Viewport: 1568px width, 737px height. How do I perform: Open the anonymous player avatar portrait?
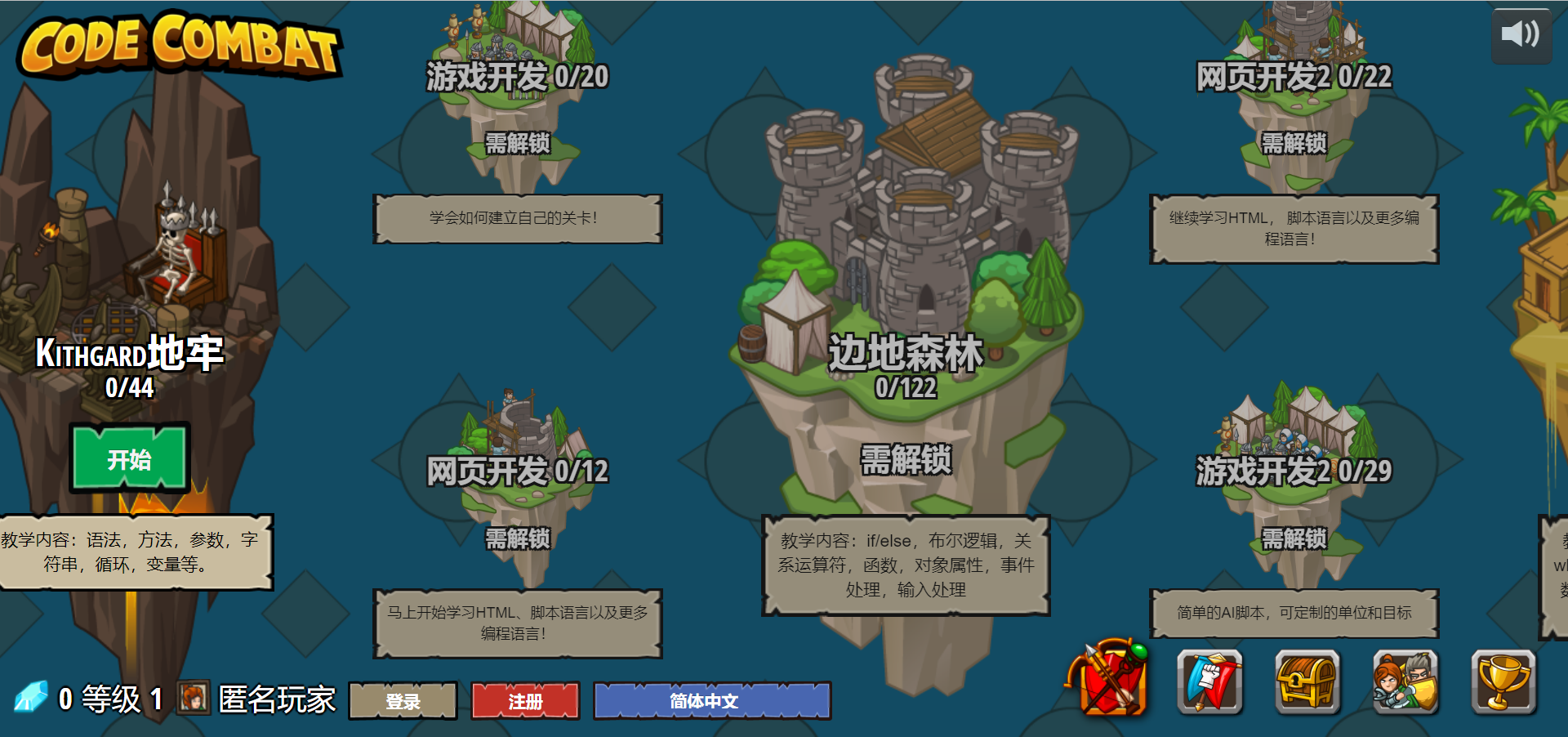point(193,699)
